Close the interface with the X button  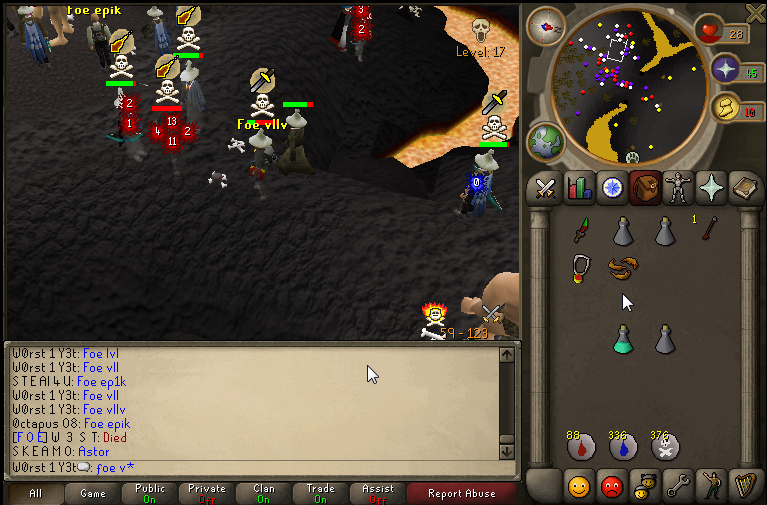[753, 13]
